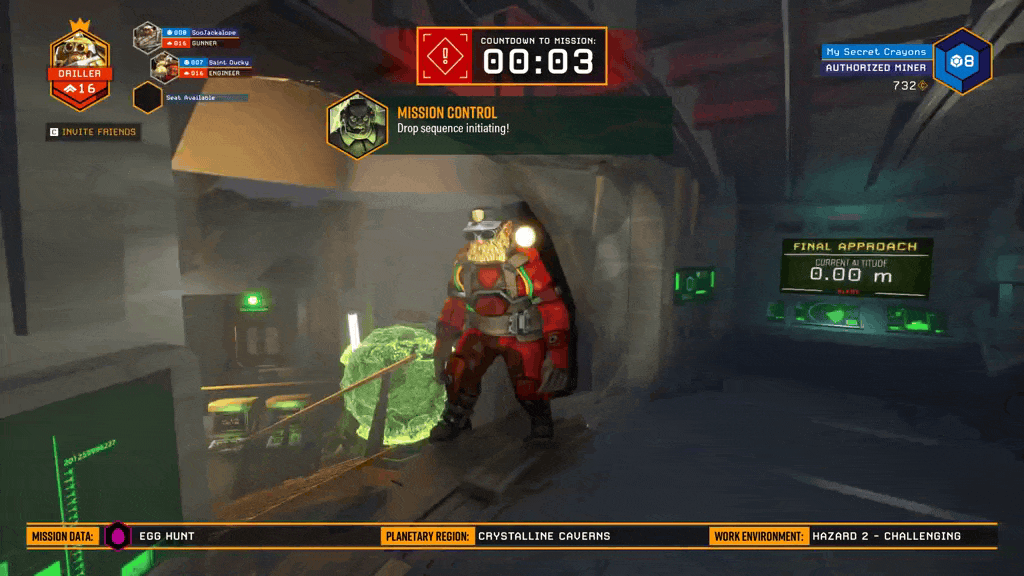Select the Driller class badge

click(80, 66)
